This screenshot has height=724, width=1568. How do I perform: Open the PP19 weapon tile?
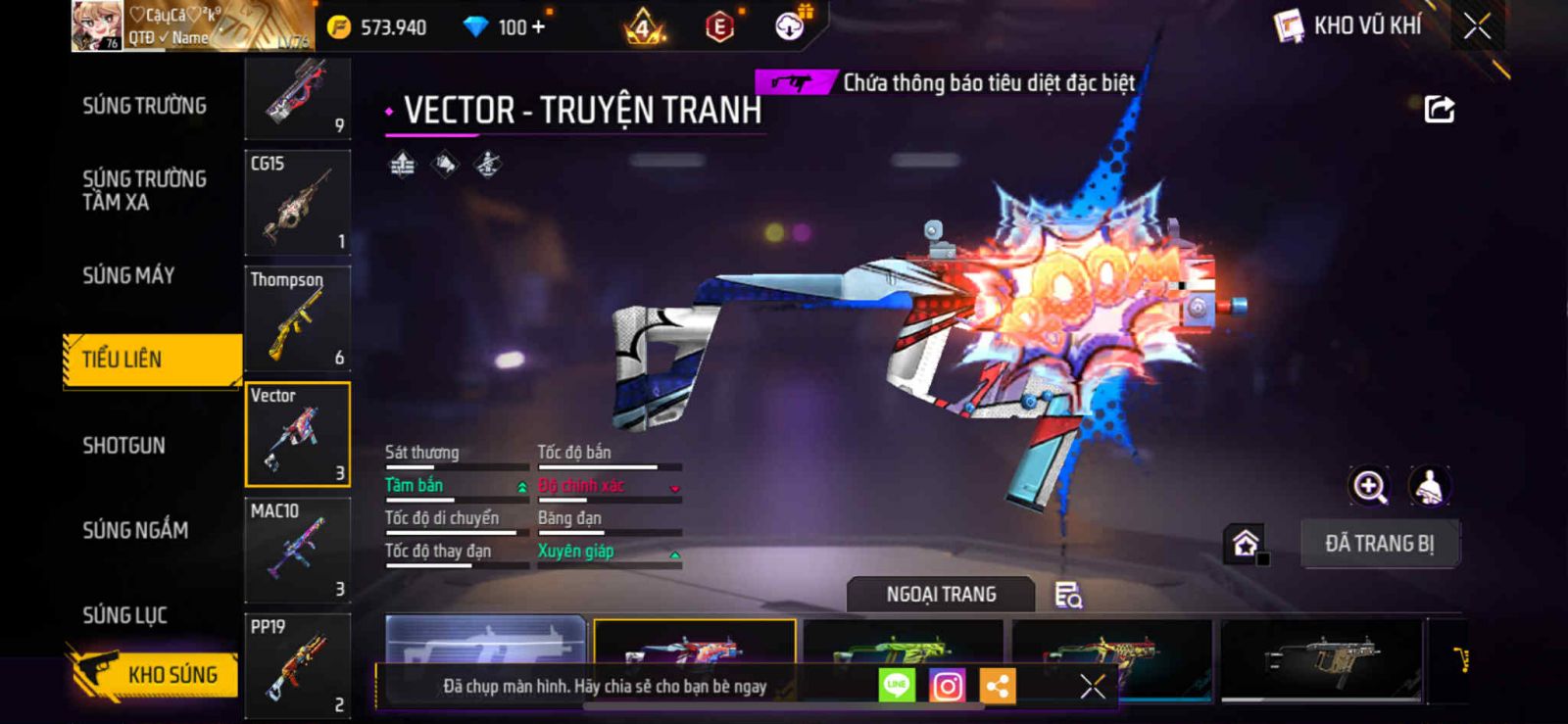click(297, 664)
